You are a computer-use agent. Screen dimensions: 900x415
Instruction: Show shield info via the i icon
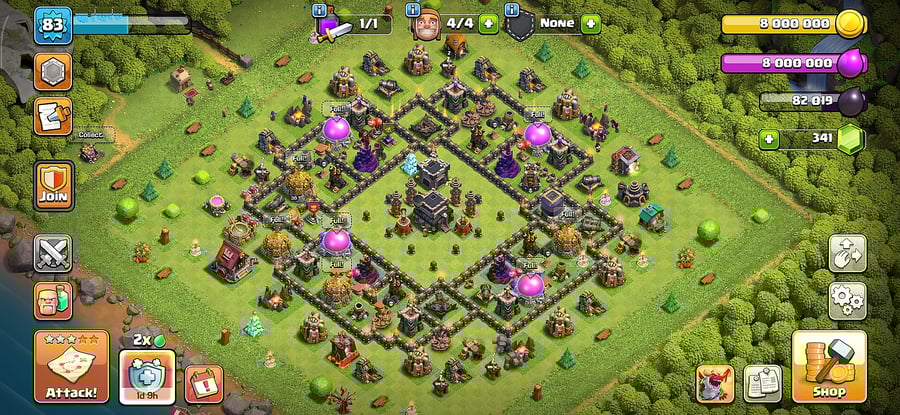(x=512, y=9)
